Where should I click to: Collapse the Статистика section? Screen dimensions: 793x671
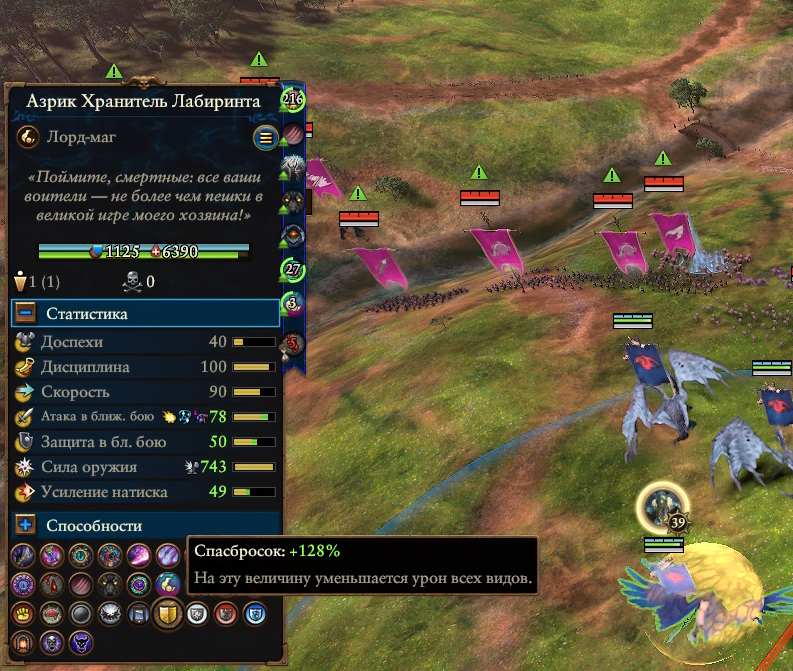(26, 314)
